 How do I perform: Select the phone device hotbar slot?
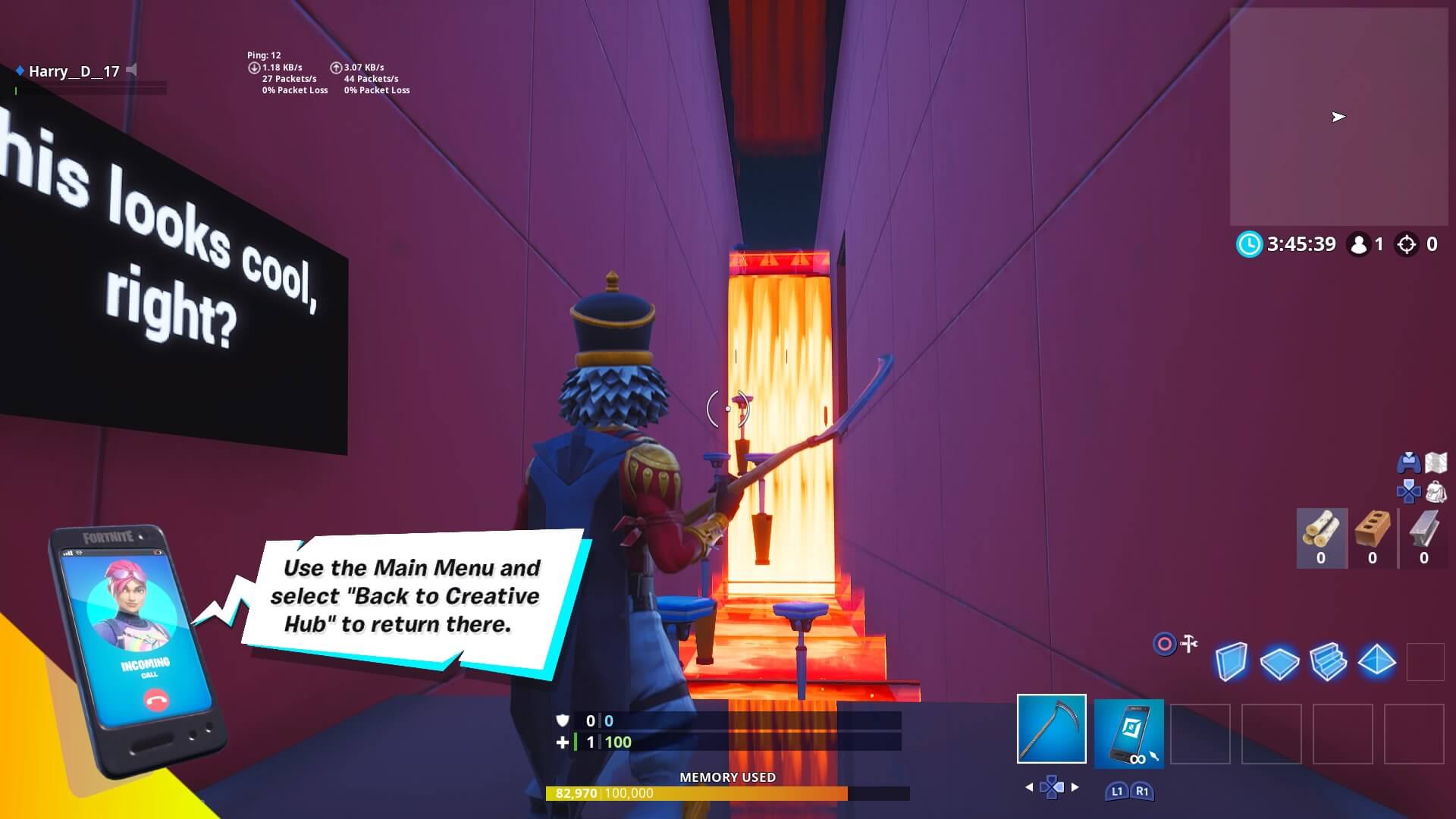1130,732
